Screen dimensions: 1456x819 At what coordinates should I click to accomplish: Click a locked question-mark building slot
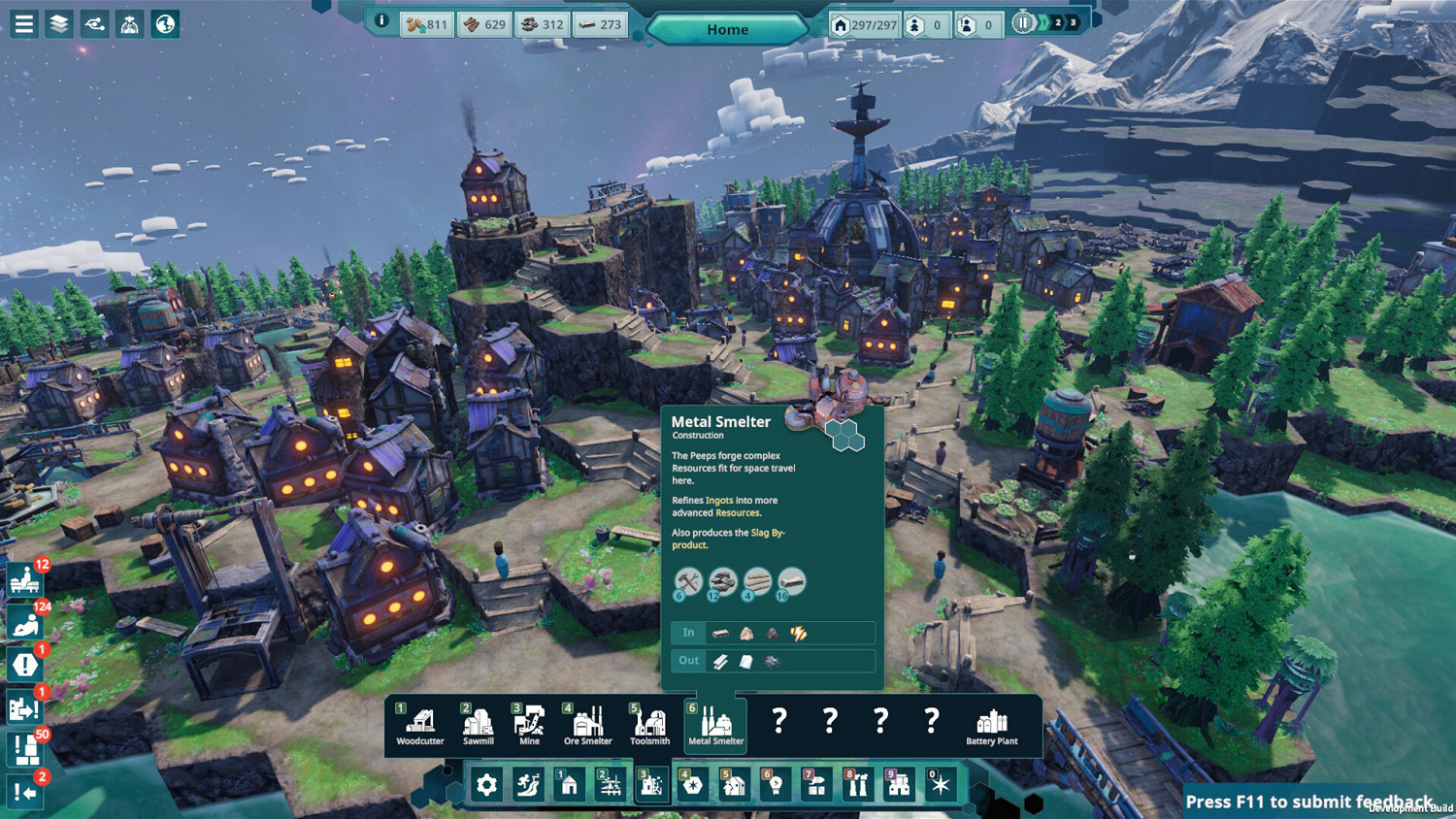point(778,723)
